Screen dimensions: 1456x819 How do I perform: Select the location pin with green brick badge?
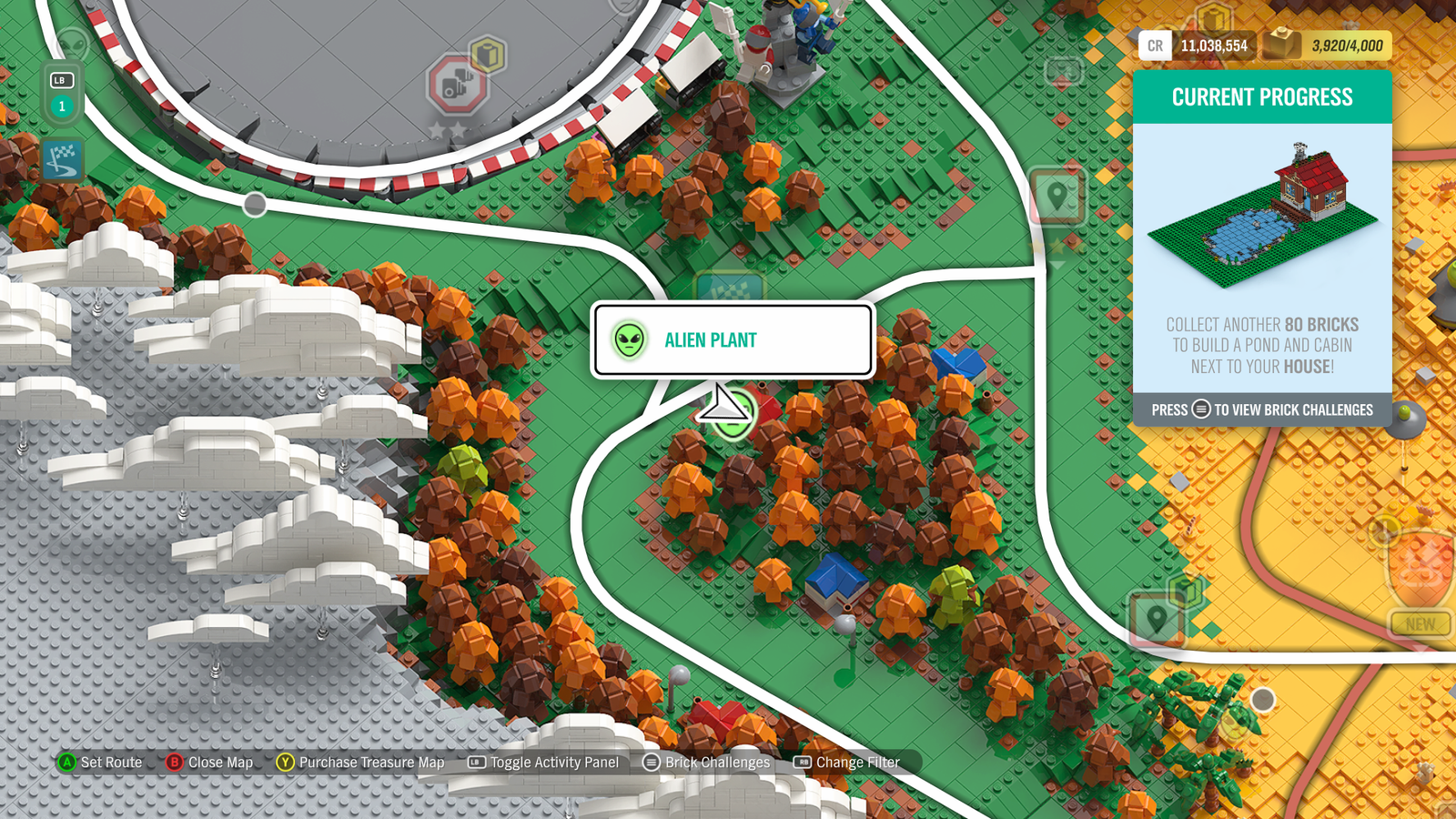coord(1157,620)
